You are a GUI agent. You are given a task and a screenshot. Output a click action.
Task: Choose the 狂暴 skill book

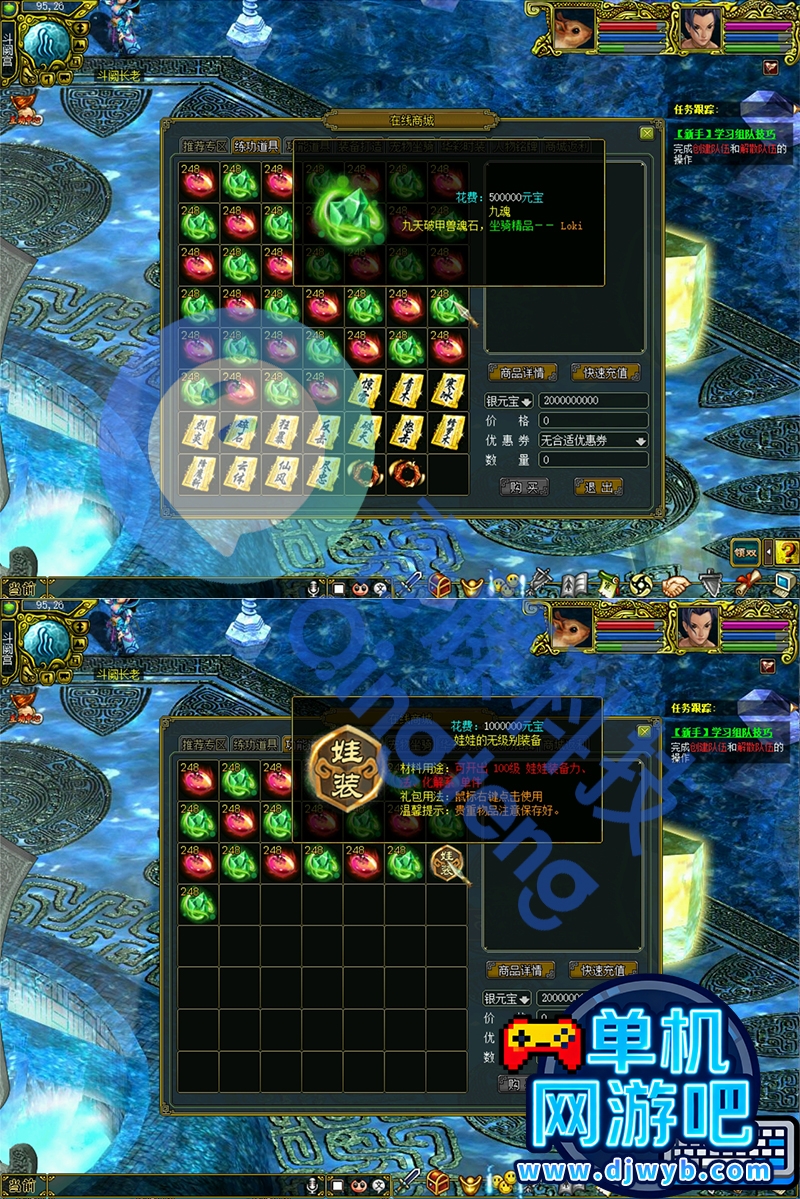282,432
